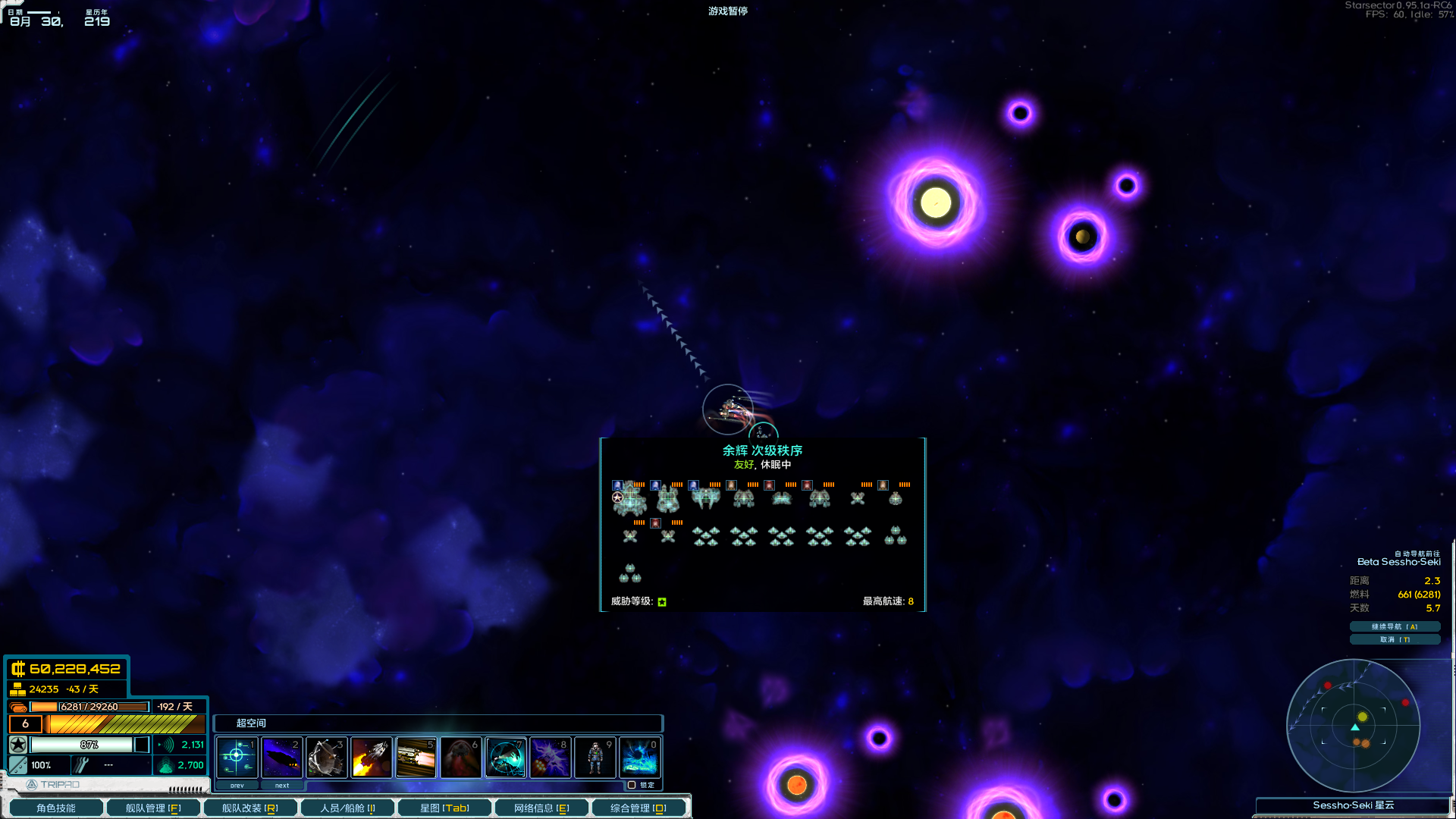
Task: Toggle the active ability in hotbar slot 5
Action: 416,757
